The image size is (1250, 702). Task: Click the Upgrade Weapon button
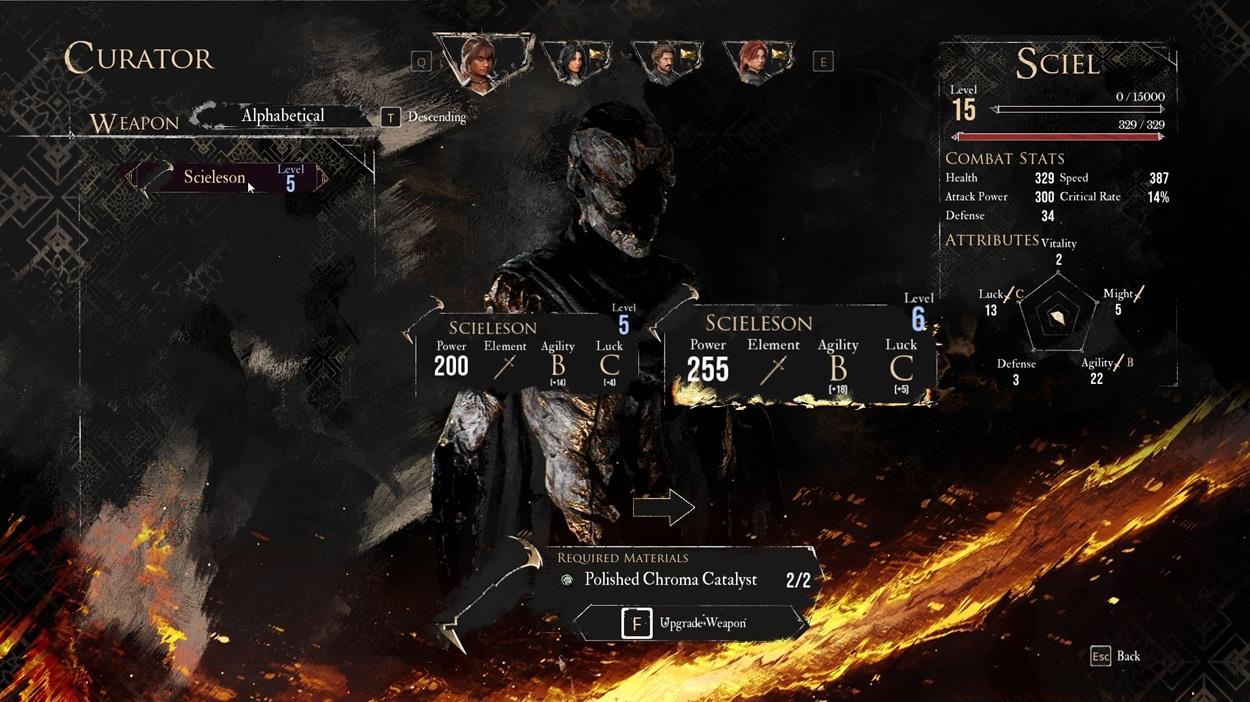(x=692, y=623)
